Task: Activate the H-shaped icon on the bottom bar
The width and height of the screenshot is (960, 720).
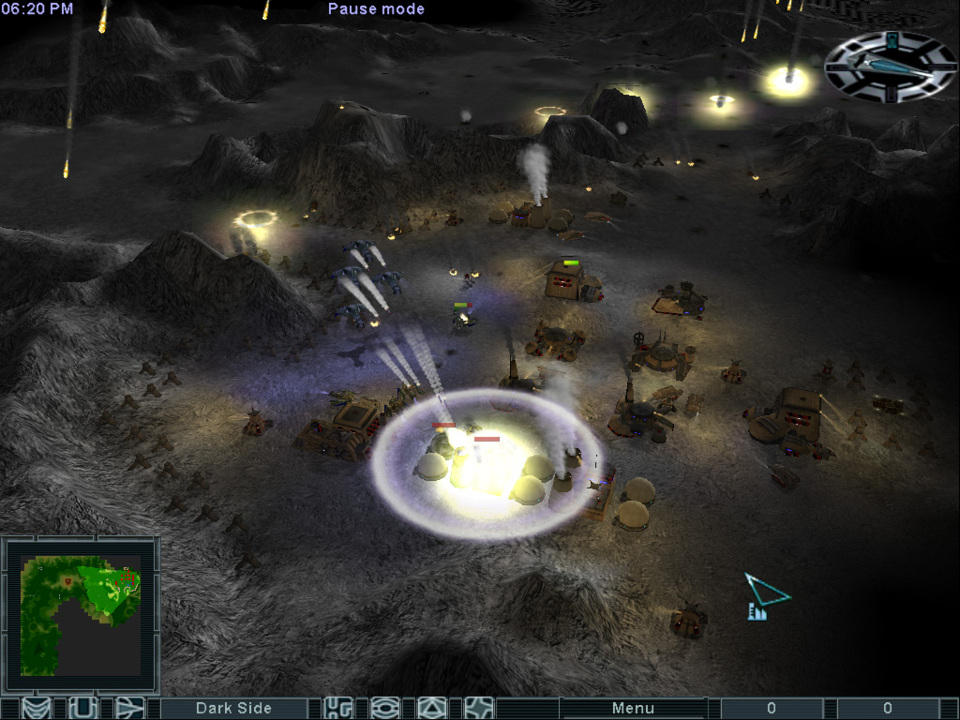Action: tap(339, 708)
